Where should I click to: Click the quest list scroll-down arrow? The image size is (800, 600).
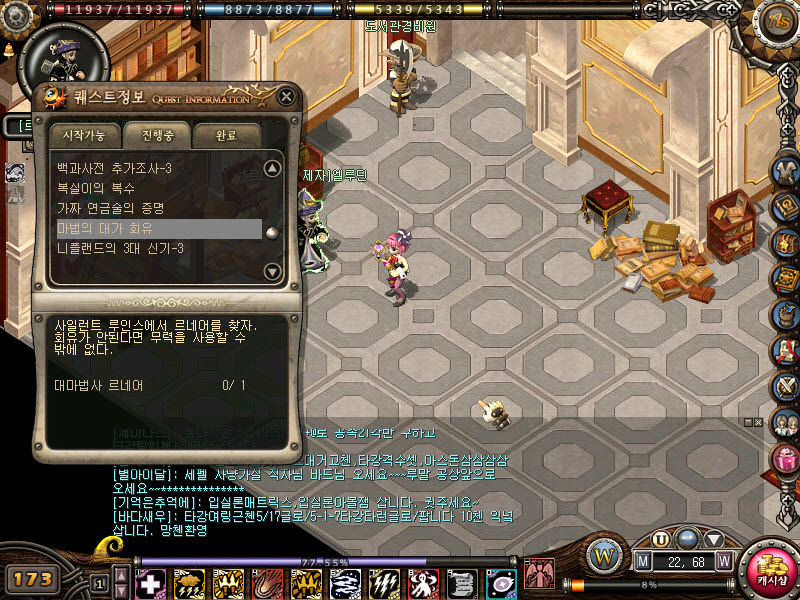[x=272, y=271]
